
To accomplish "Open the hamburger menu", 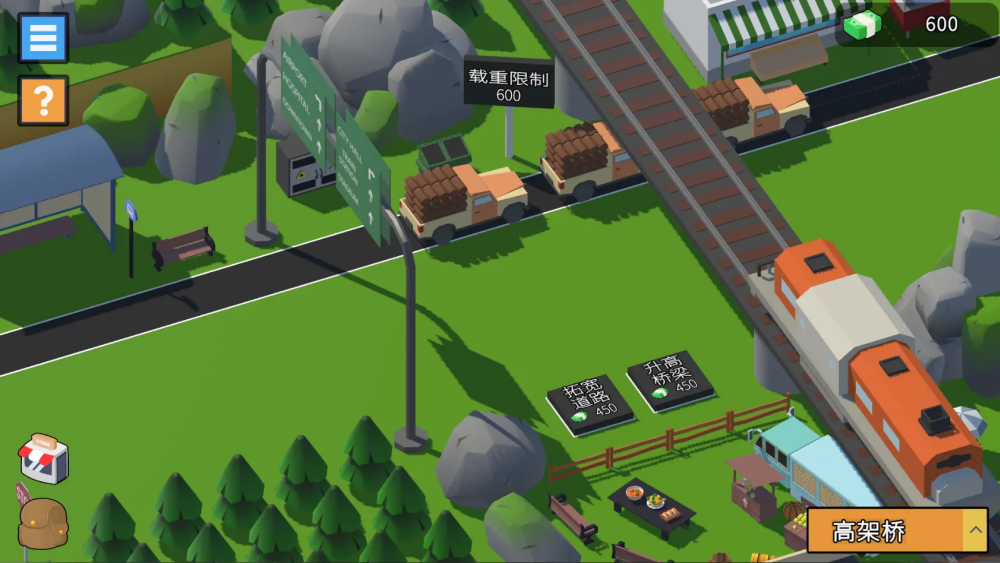I will click(43, 38).
